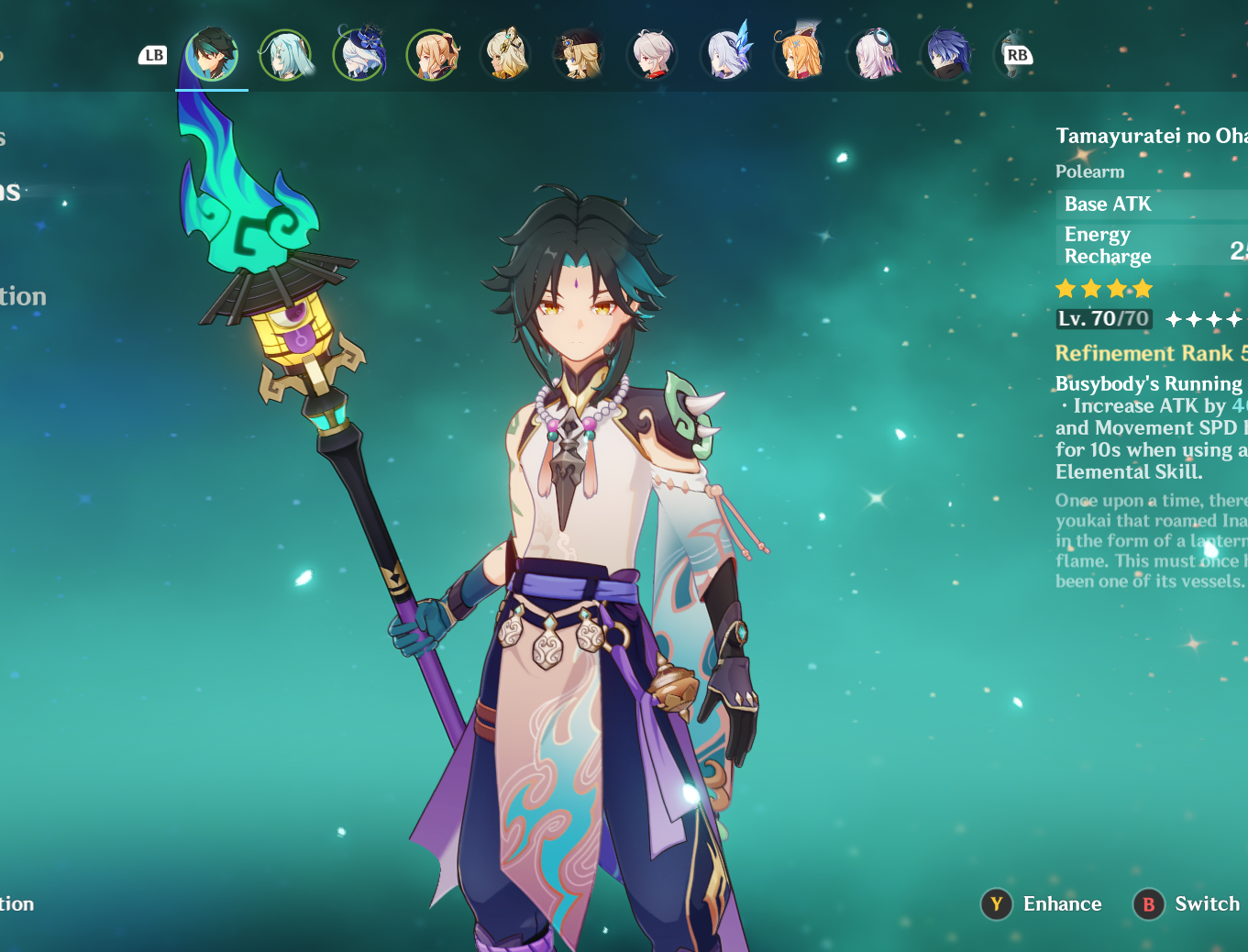Screen dimensions: 1248x952
Task: Choose Furina's portrait with the blue hat
Action: (359, 55)
